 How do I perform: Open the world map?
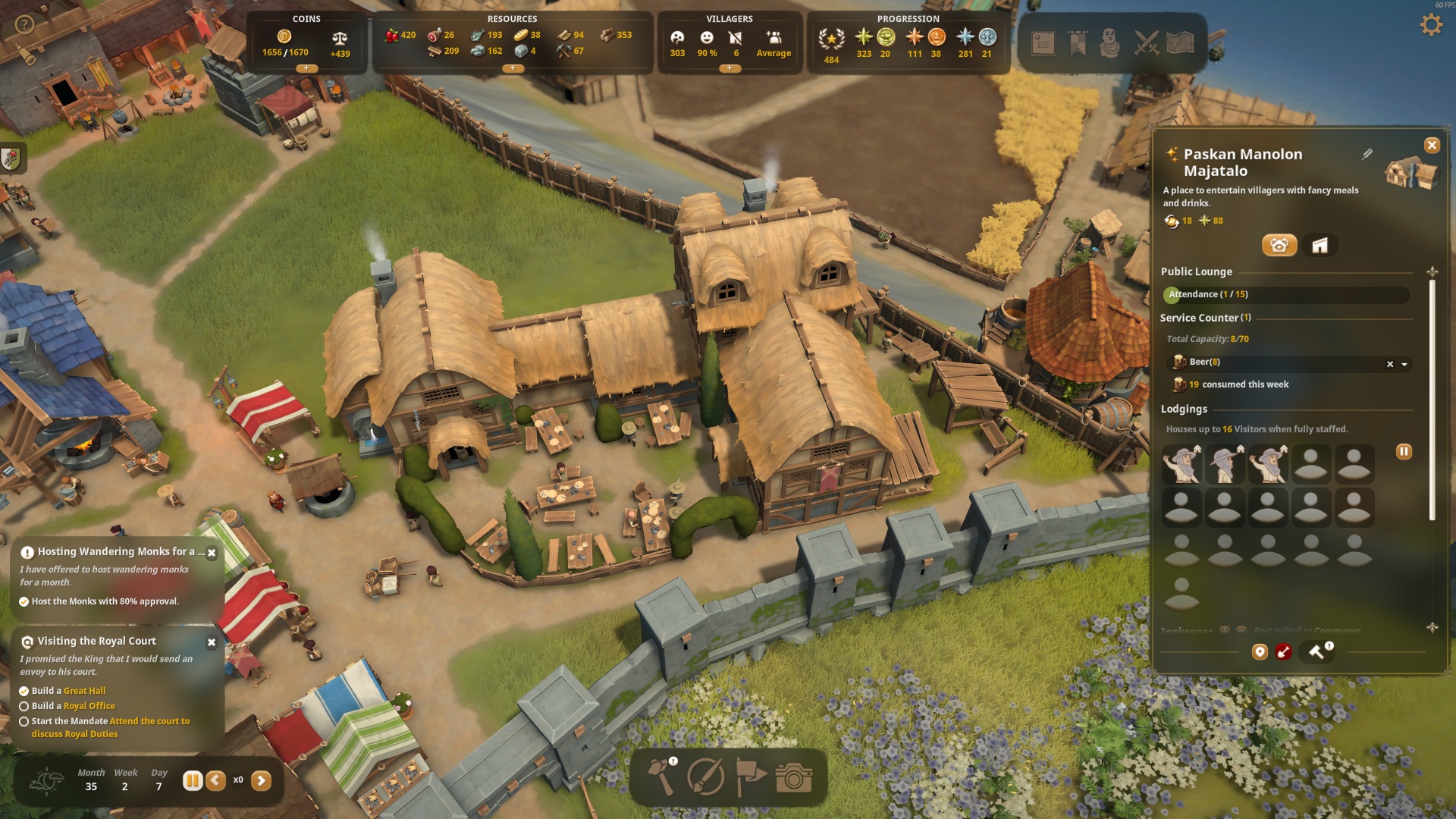pos(1180,43)
